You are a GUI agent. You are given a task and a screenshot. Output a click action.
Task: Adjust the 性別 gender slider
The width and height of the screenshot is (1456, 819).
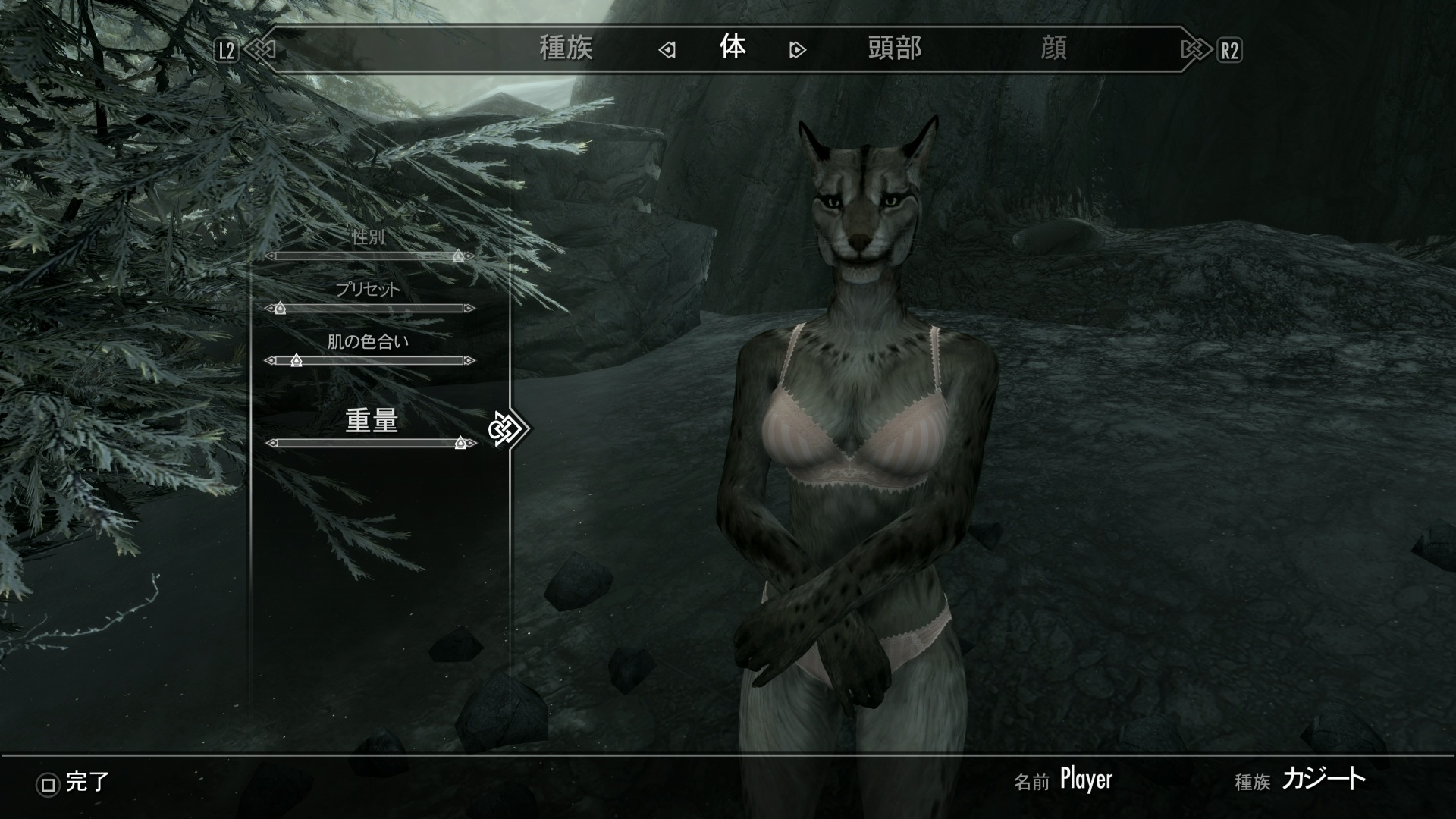[370, 256]
